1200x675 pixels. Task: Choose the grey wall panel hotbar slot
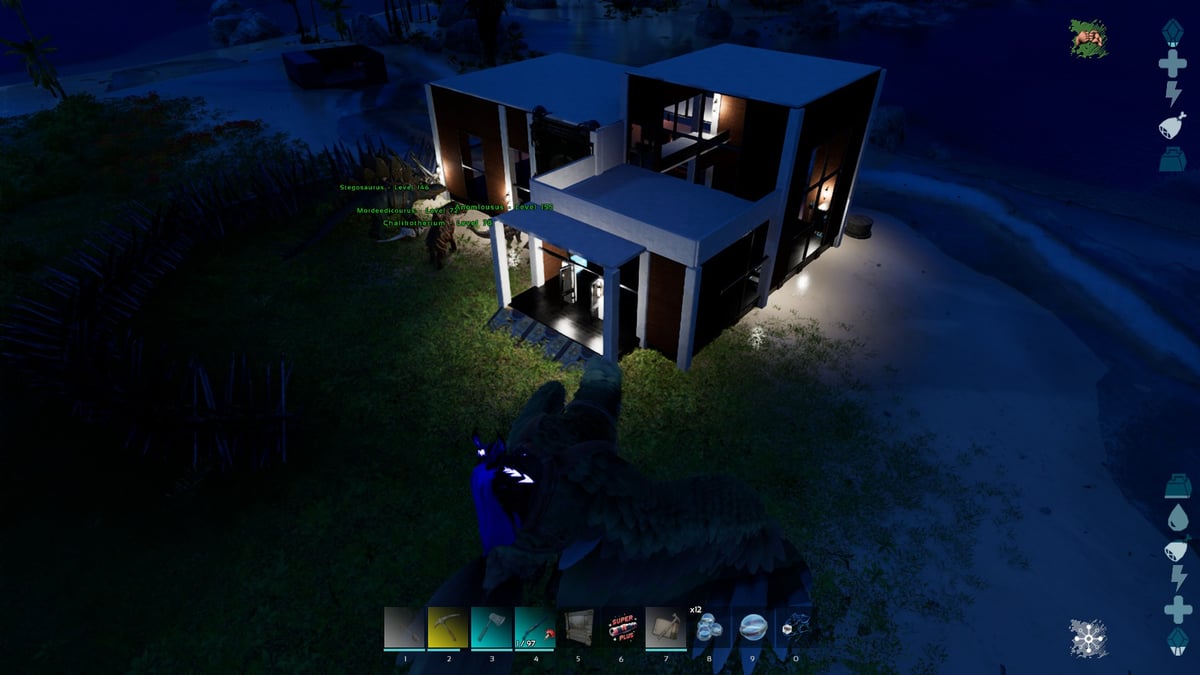click(579, 627)
